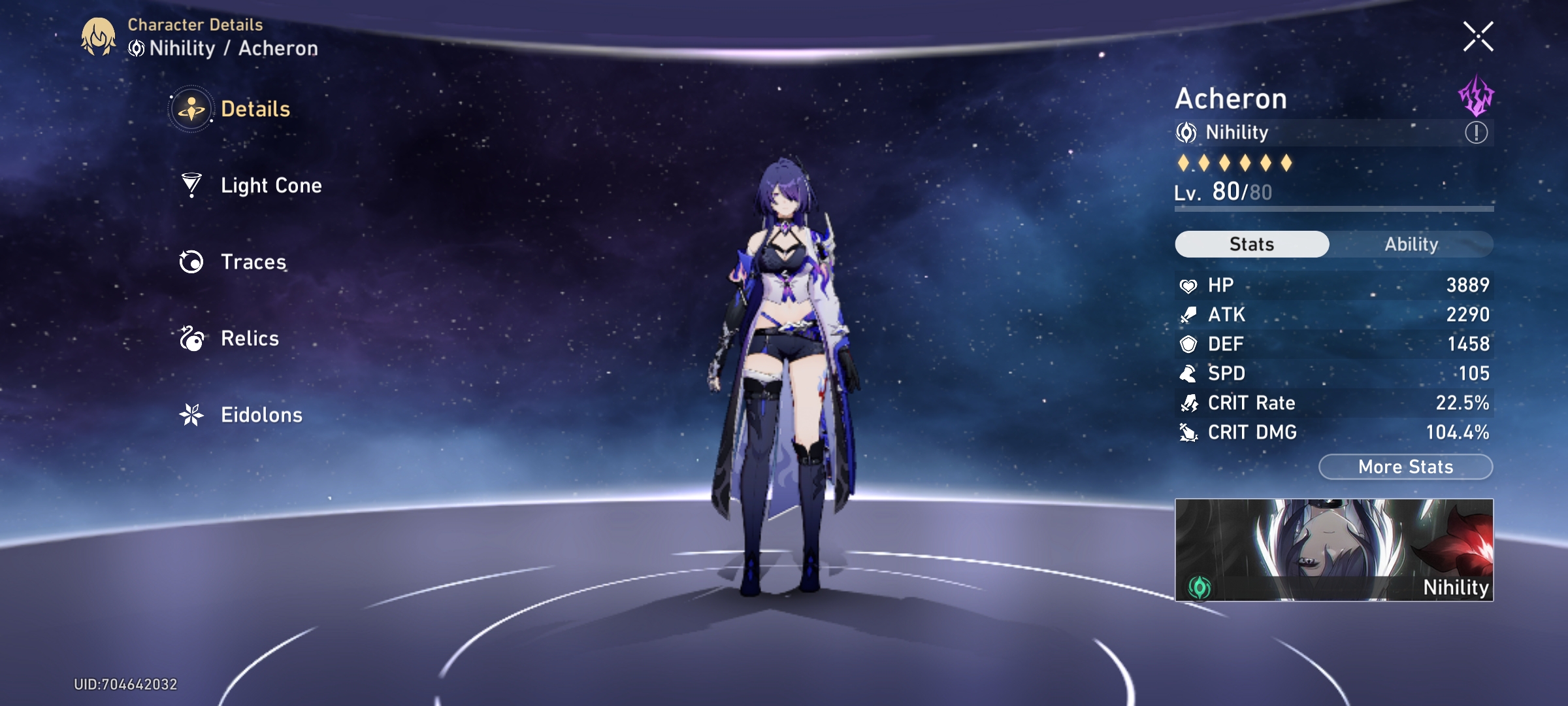
Task: Click the HP heart icon
Action: click(1189, 285)
